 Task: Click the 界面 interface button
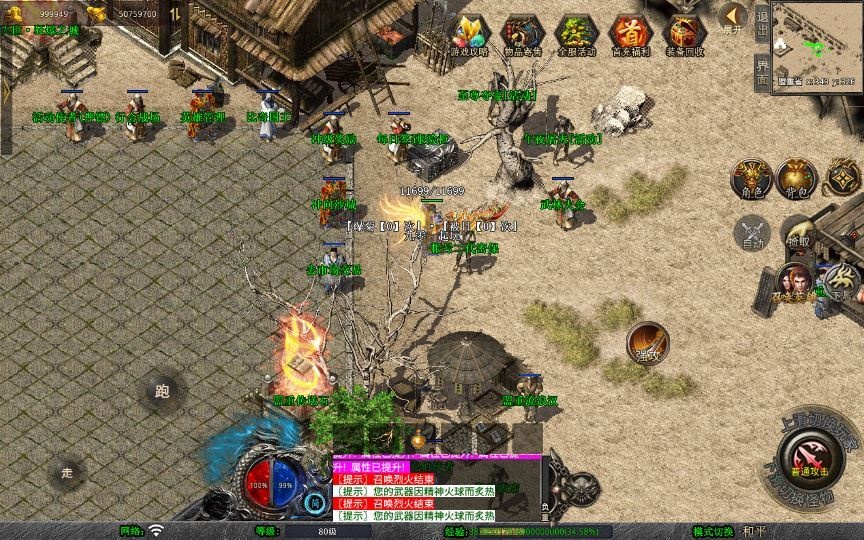click(x=762, y=72)
